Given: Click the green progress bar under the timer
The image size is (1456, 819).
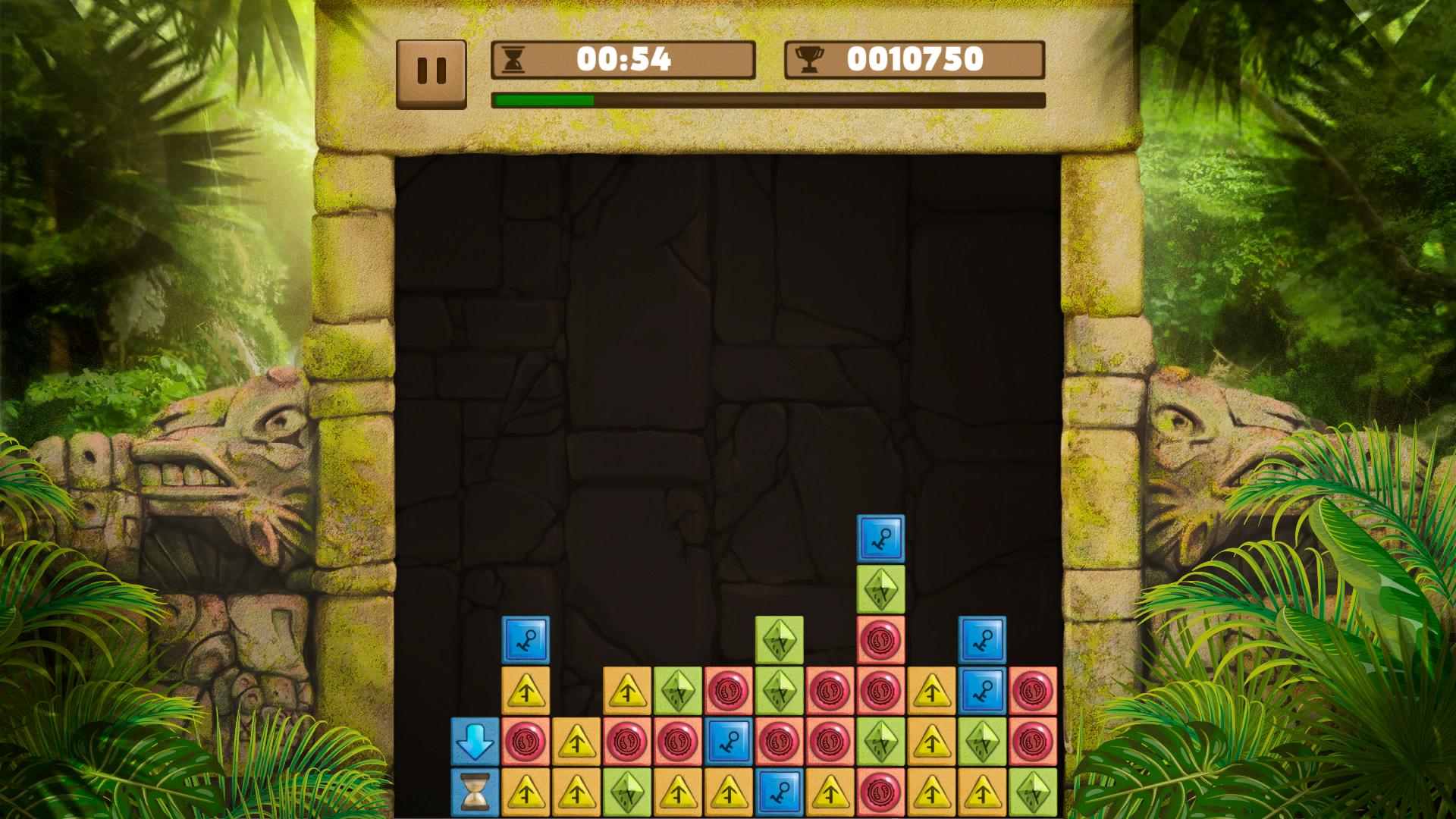Looking at the screenshot, I should click(544, 99).
